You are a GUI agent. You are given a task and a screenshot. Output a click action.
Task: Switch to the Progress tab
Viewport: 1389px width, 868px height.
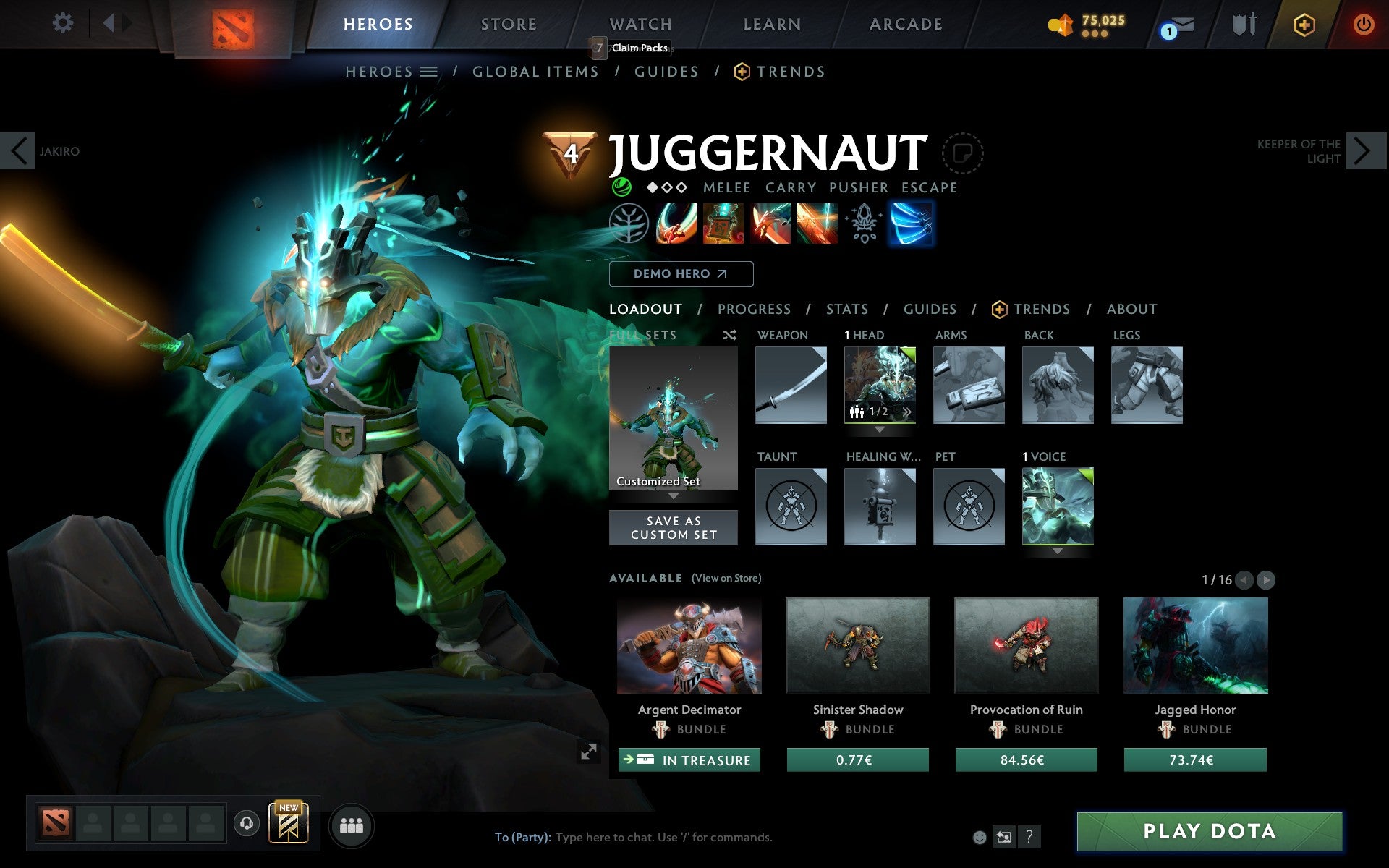(754, 309)
